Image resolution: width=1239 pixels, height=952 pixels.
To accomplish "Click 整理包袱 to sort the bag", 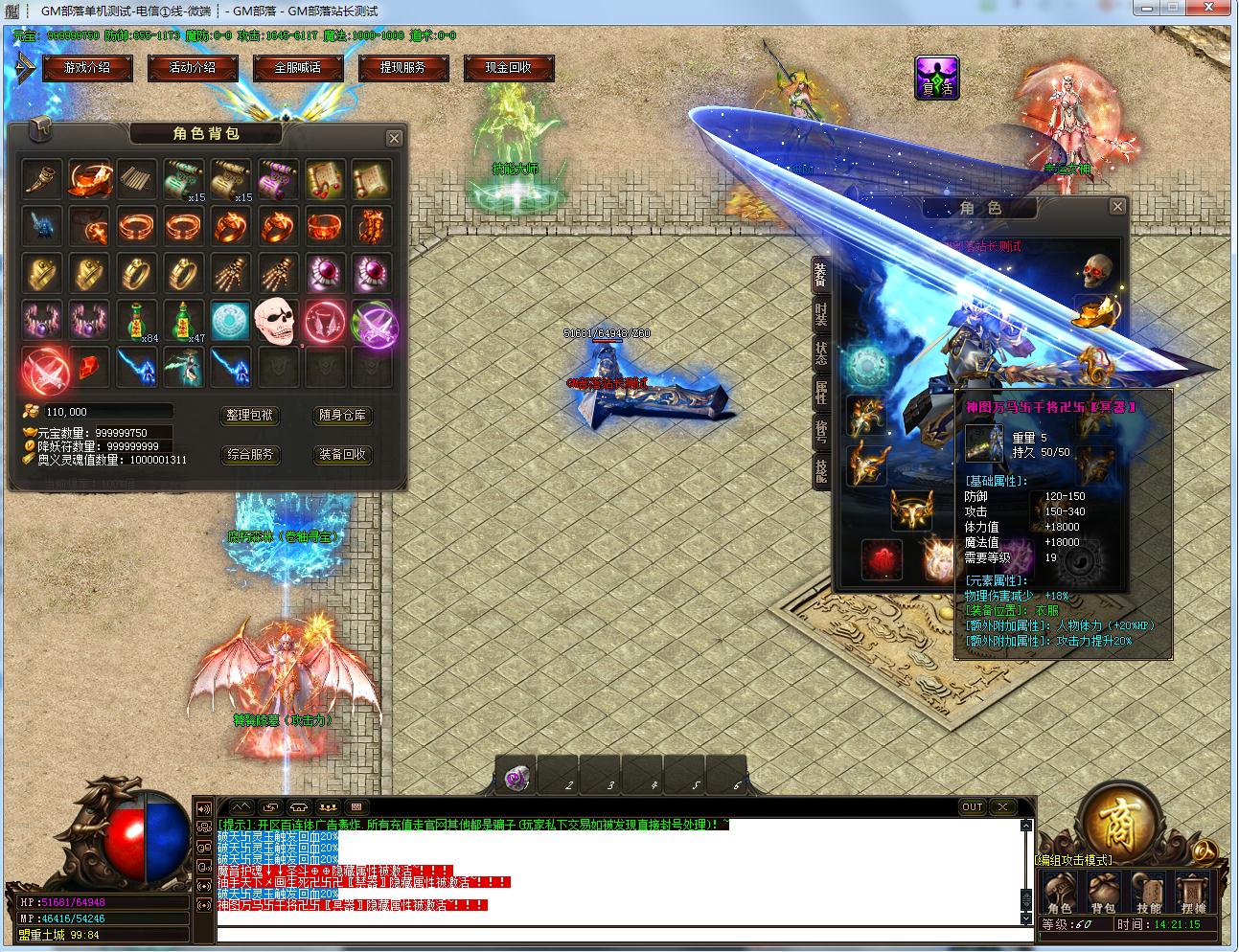I will 250,416.
